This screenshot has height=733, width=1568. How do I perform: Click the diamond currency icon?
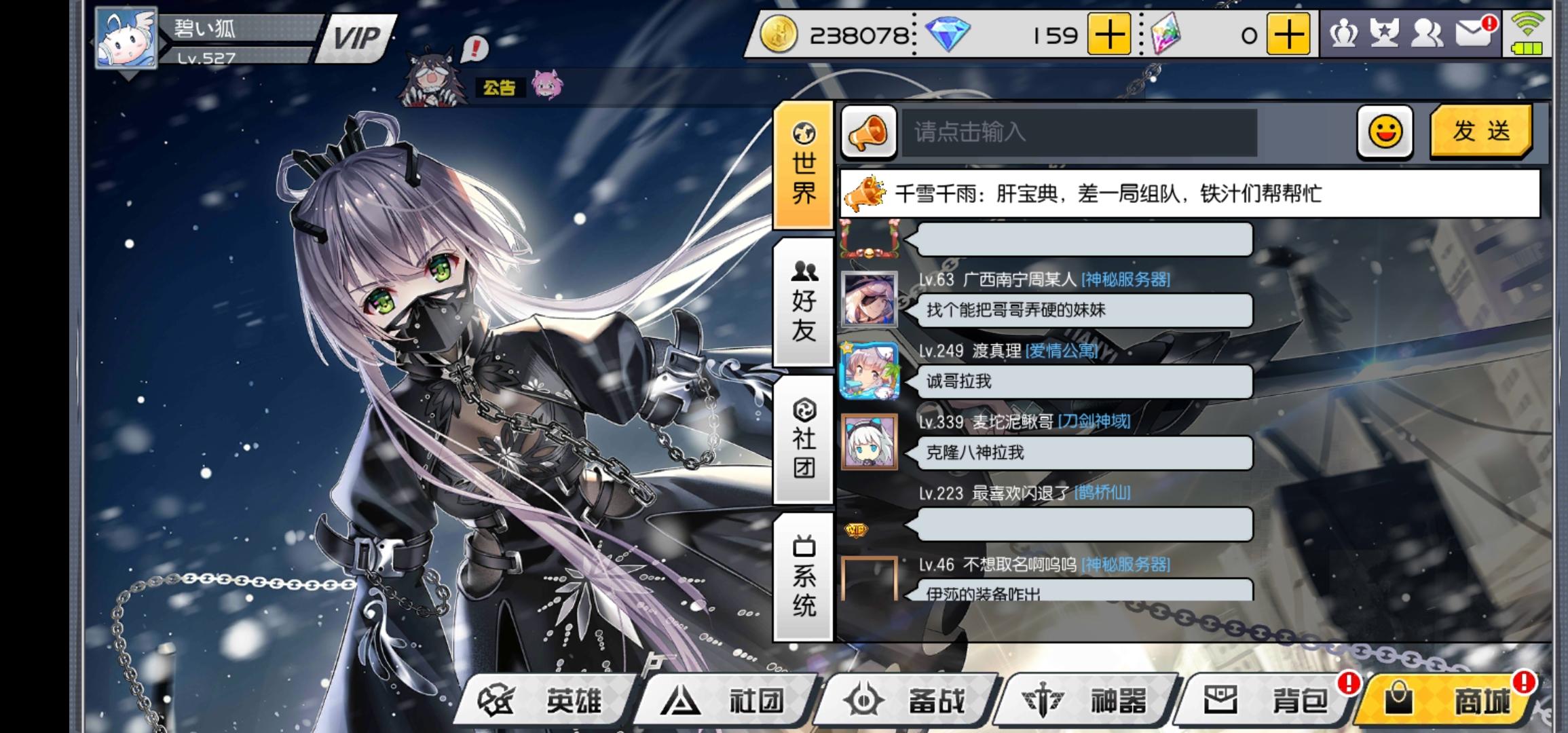pos(947,34)
